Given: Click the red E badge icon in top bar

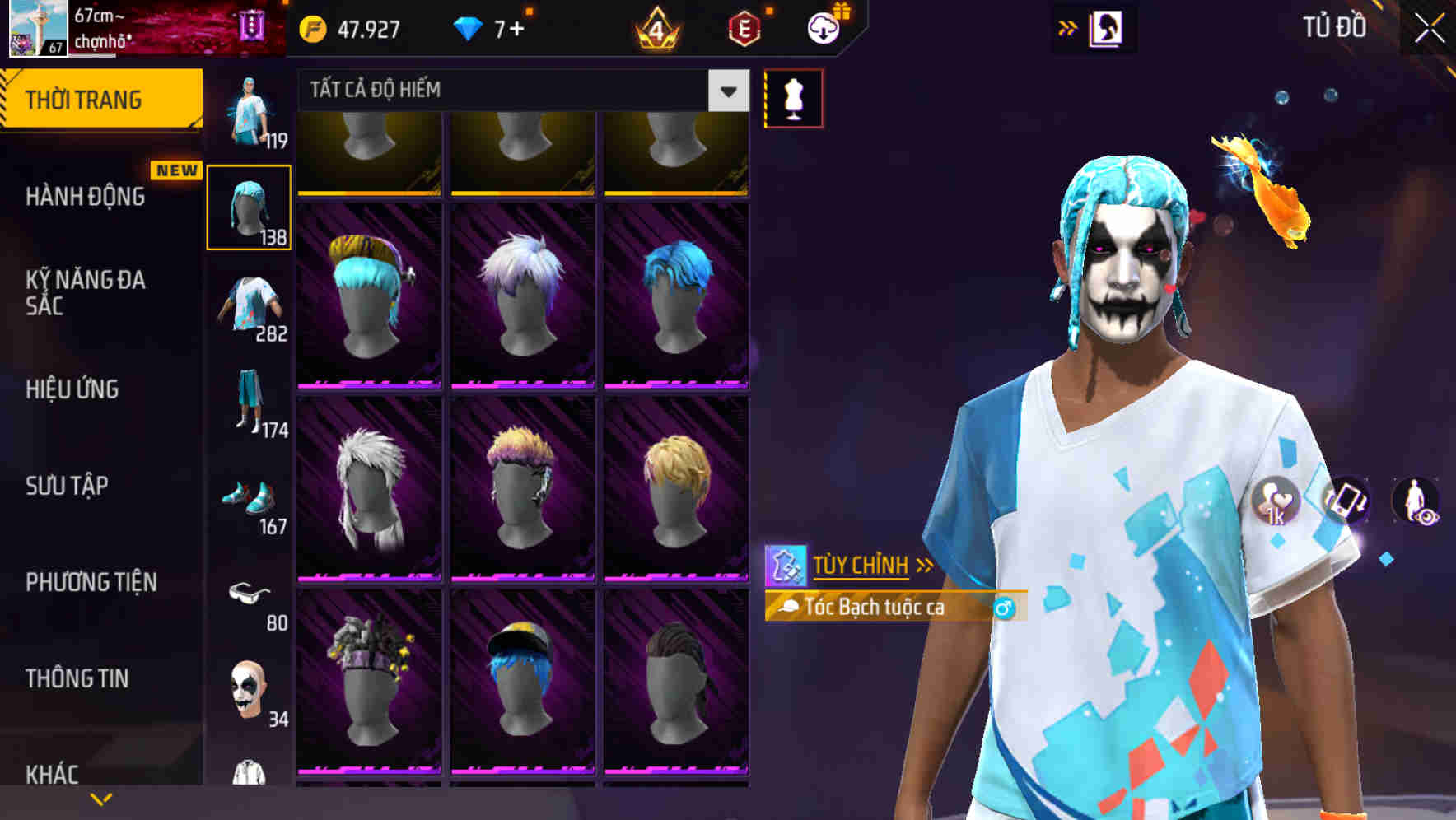Looking at the screenshot, I should [742, 27].
